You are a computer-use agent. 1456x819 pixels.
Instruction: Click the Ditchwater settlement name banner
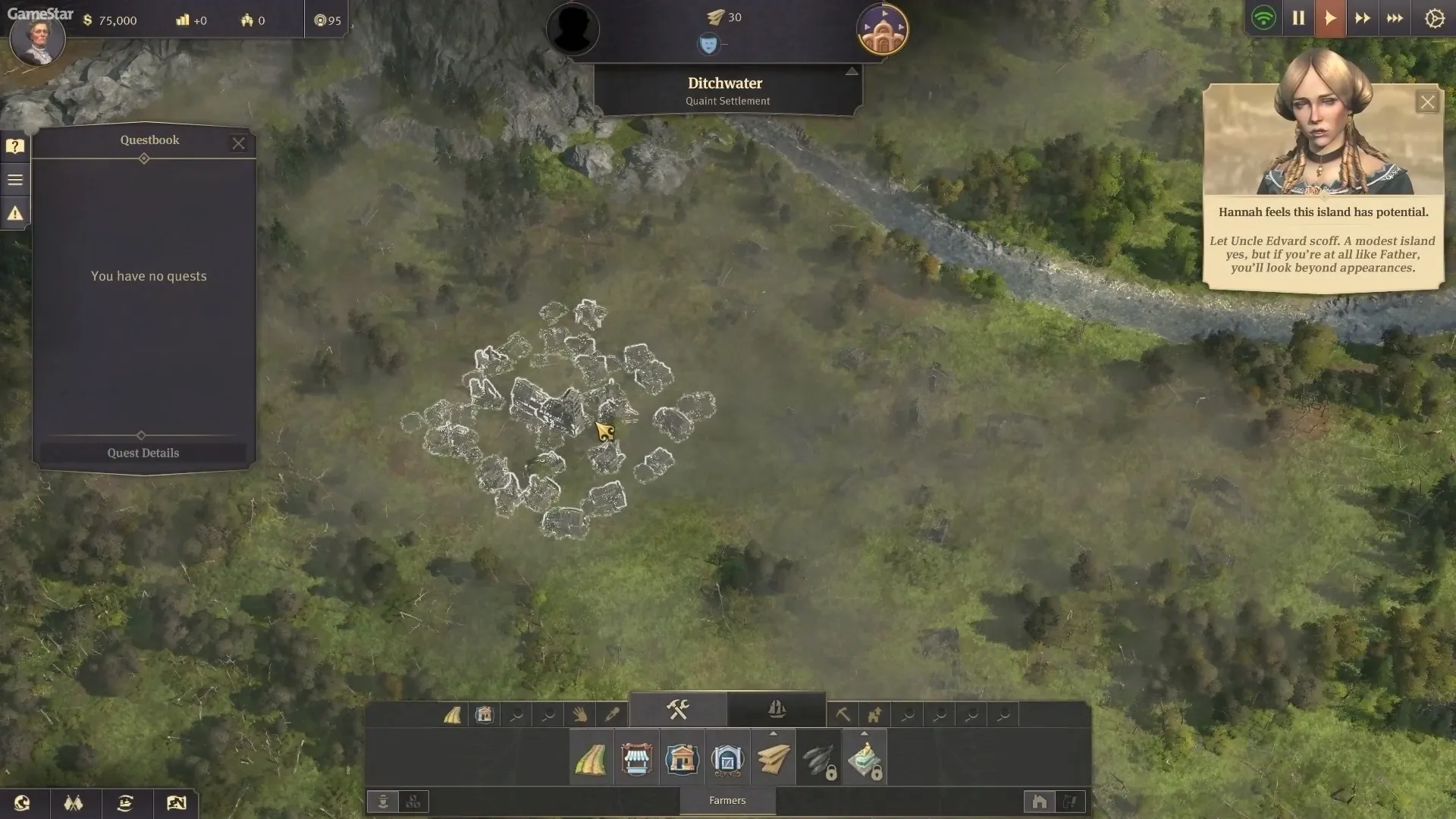tap(726, 90)
